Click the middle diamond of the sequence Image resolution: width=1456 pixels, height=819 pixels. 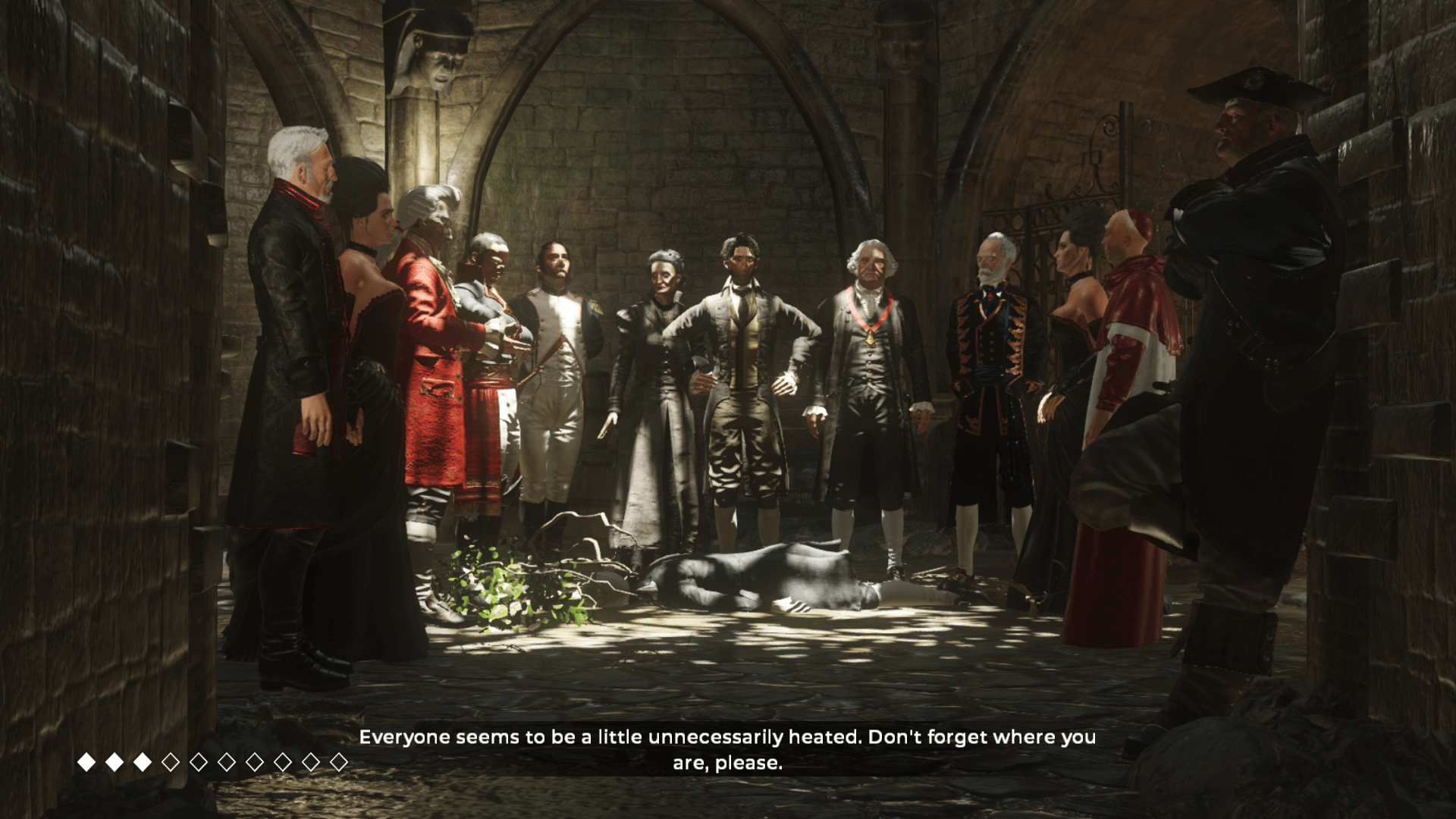[x=199, y=759]
